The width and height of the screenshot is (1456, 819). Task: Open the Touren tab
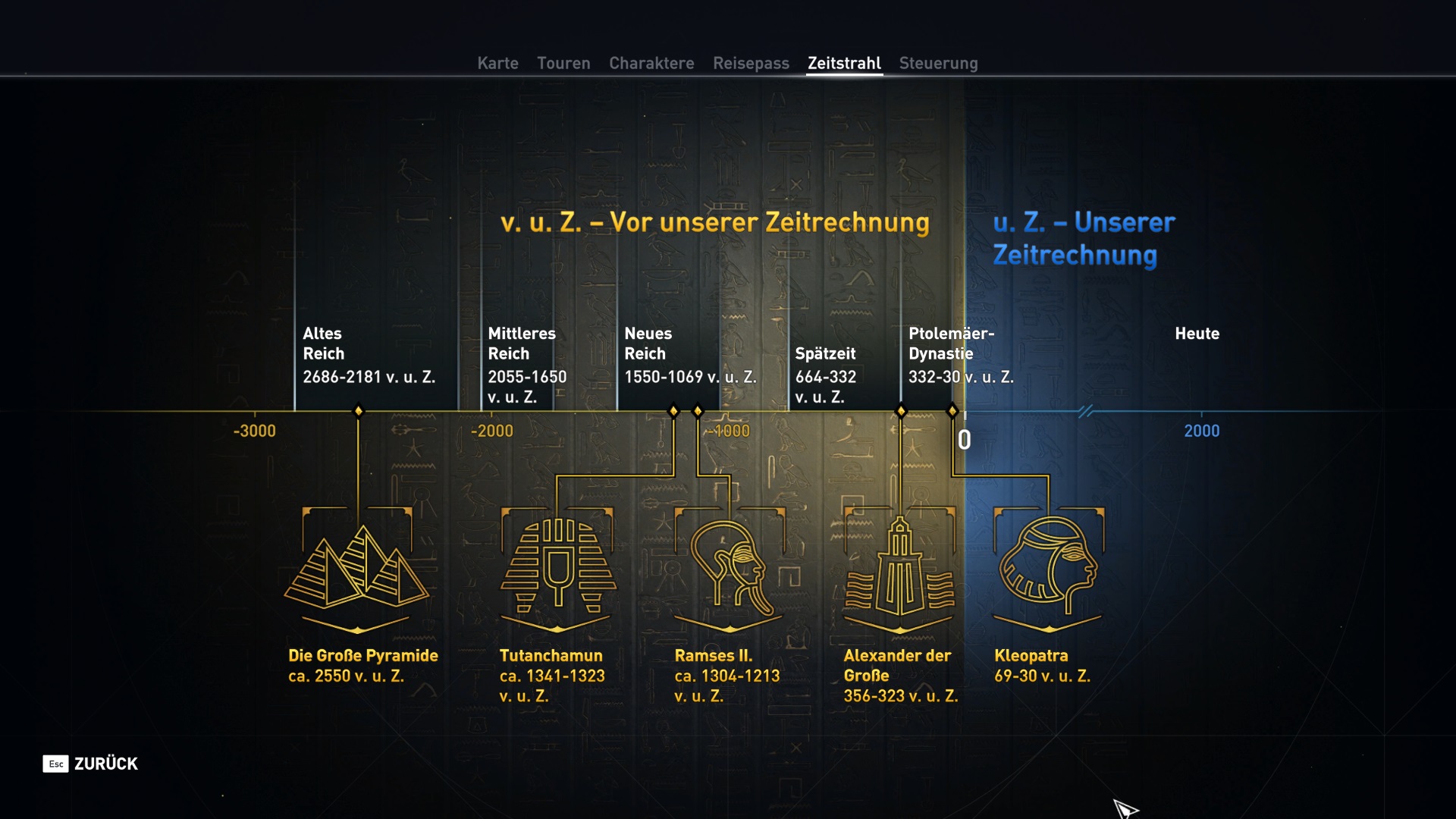tap(563, 63)
